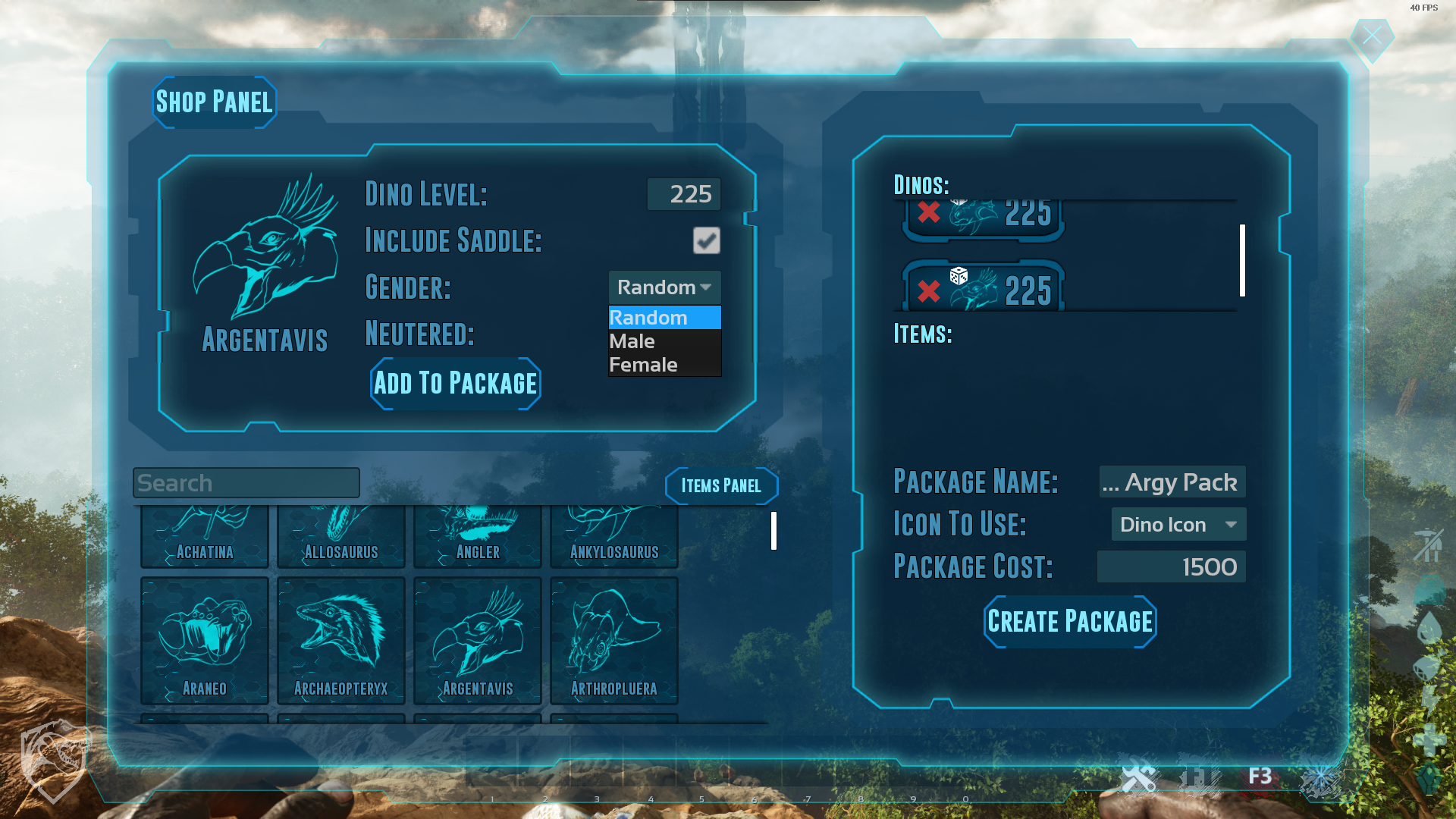Switch to the Items Panel
Screen dimensions: 1456x819
721,486
